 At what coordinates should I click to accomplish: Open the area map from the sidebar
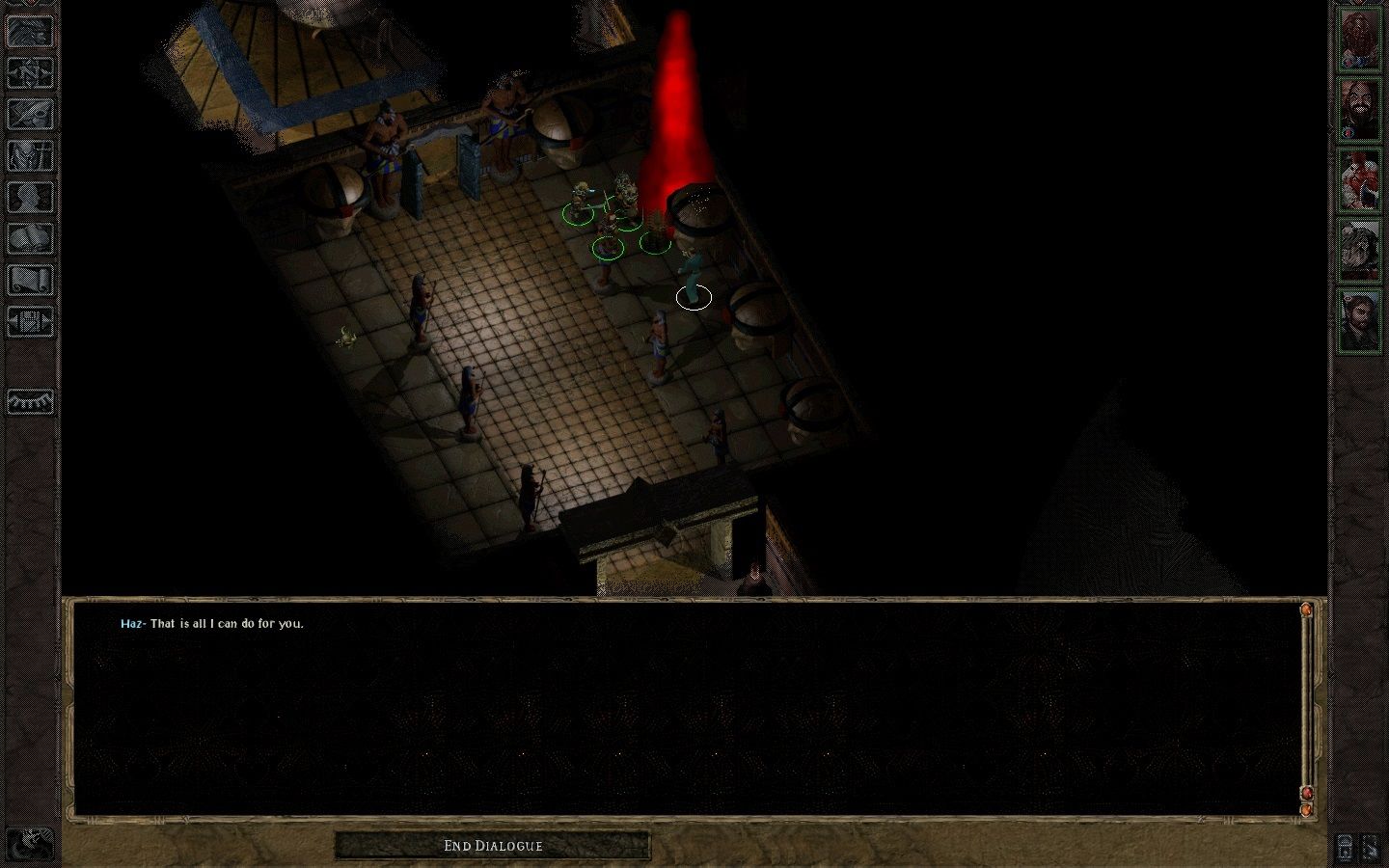[30, 72]
